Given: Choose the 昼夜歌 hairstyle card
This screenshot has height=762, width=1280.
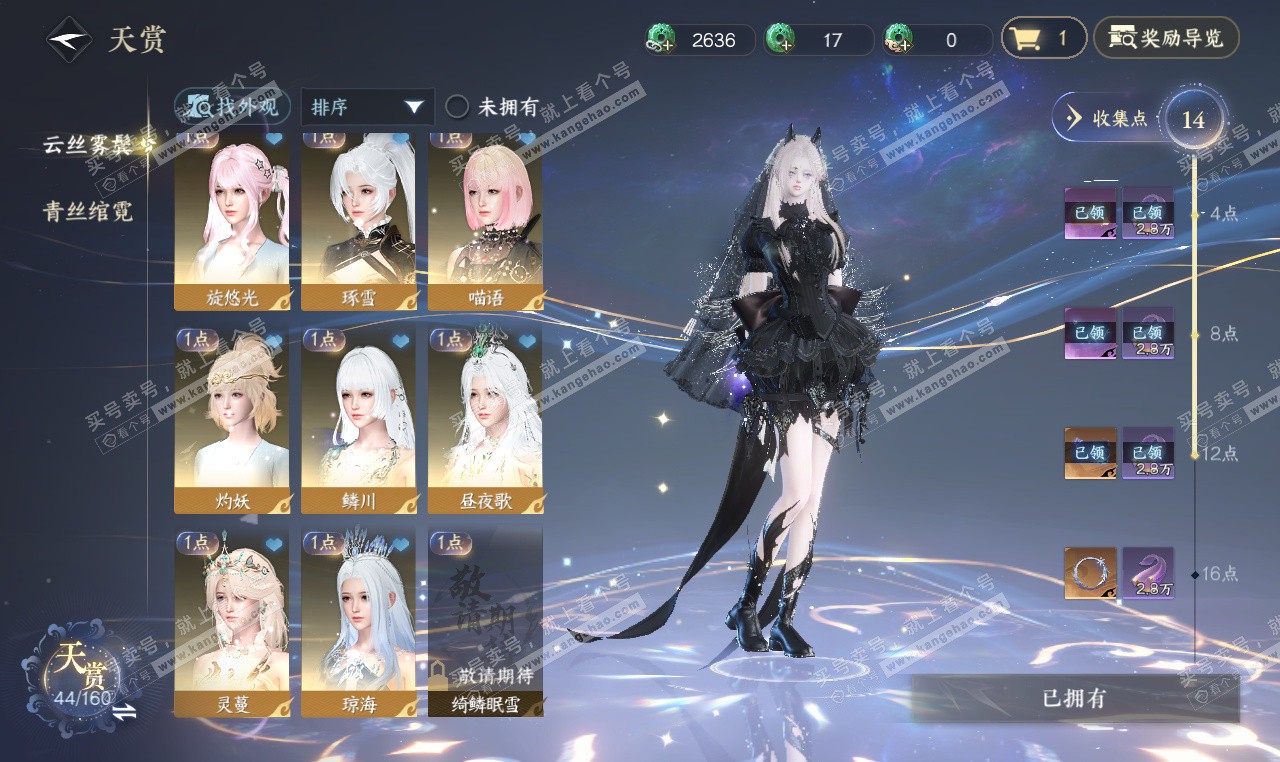Looking at the screenshot, I should tap(486, 420).
